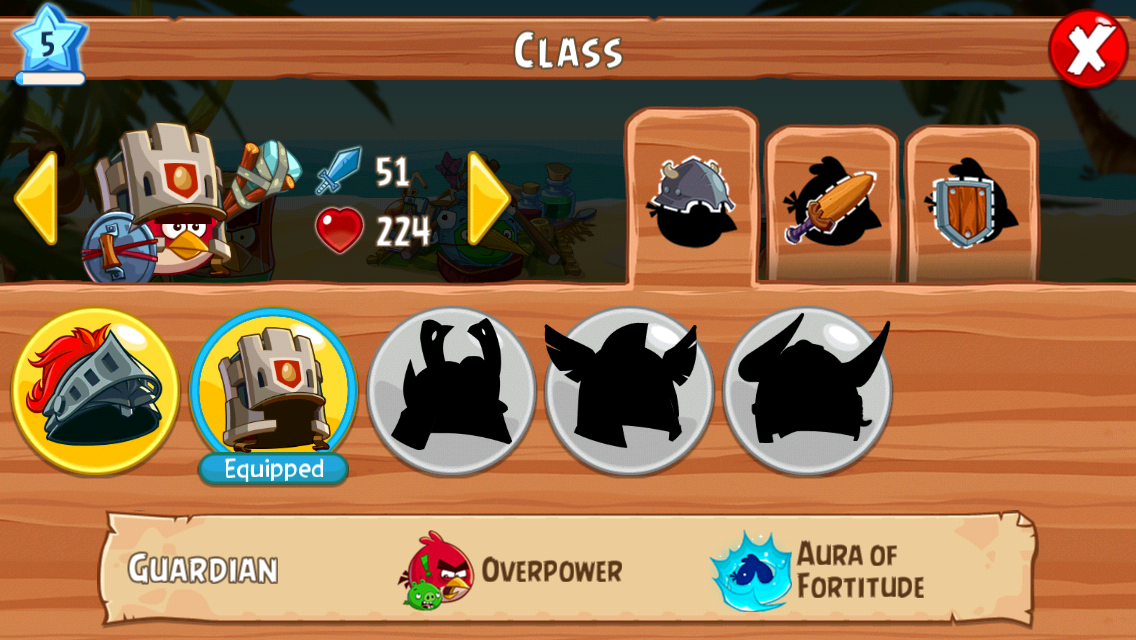Tap the Overpower ability icon
Screen dimensions: 1136x640
[439, 570]
